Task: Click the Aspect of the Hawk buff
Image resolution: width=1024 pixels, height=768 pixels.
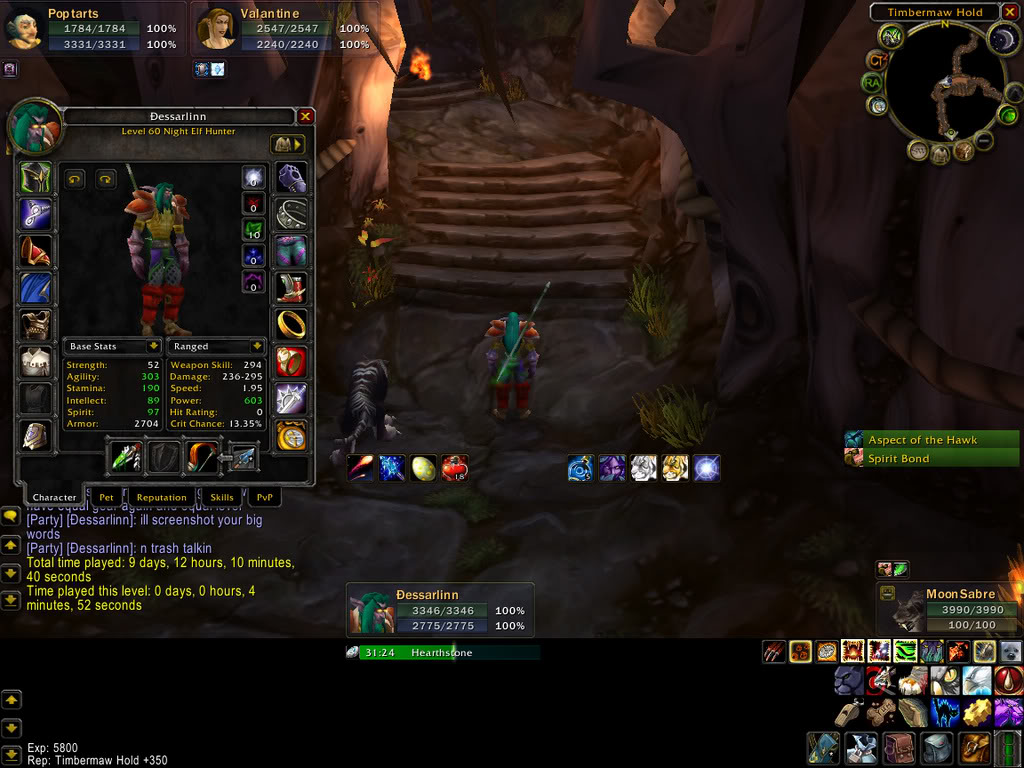Action: tap(931, 440)
